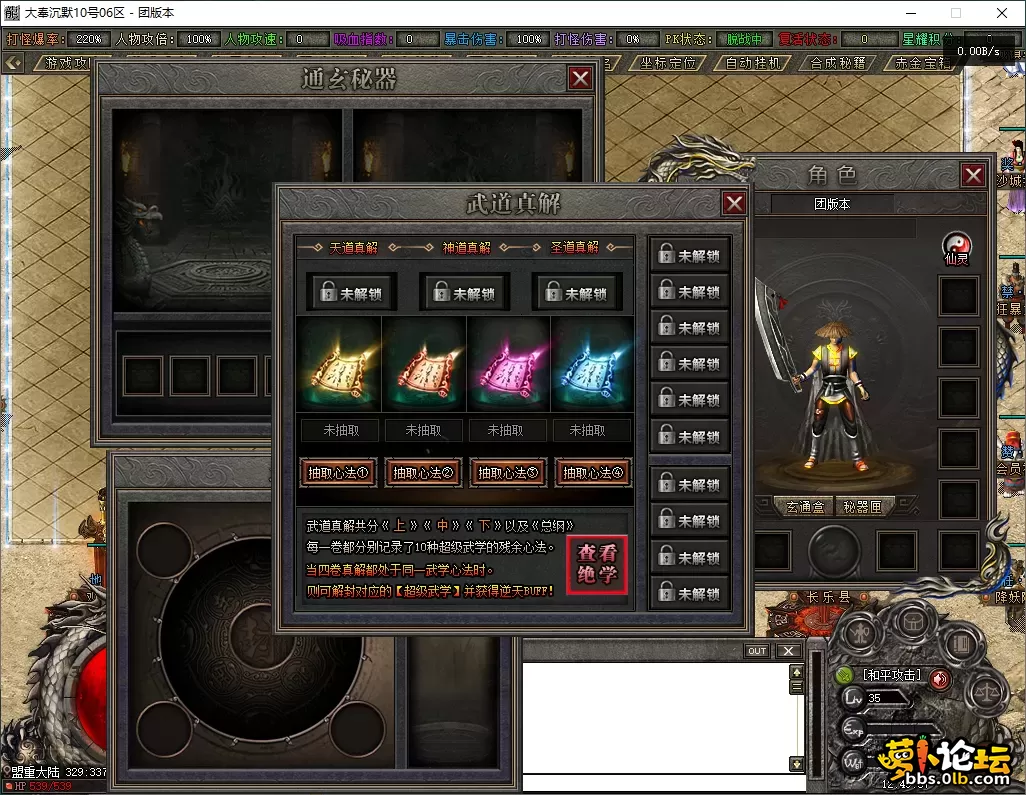Close the 武道真解 window

coord(734,204)
